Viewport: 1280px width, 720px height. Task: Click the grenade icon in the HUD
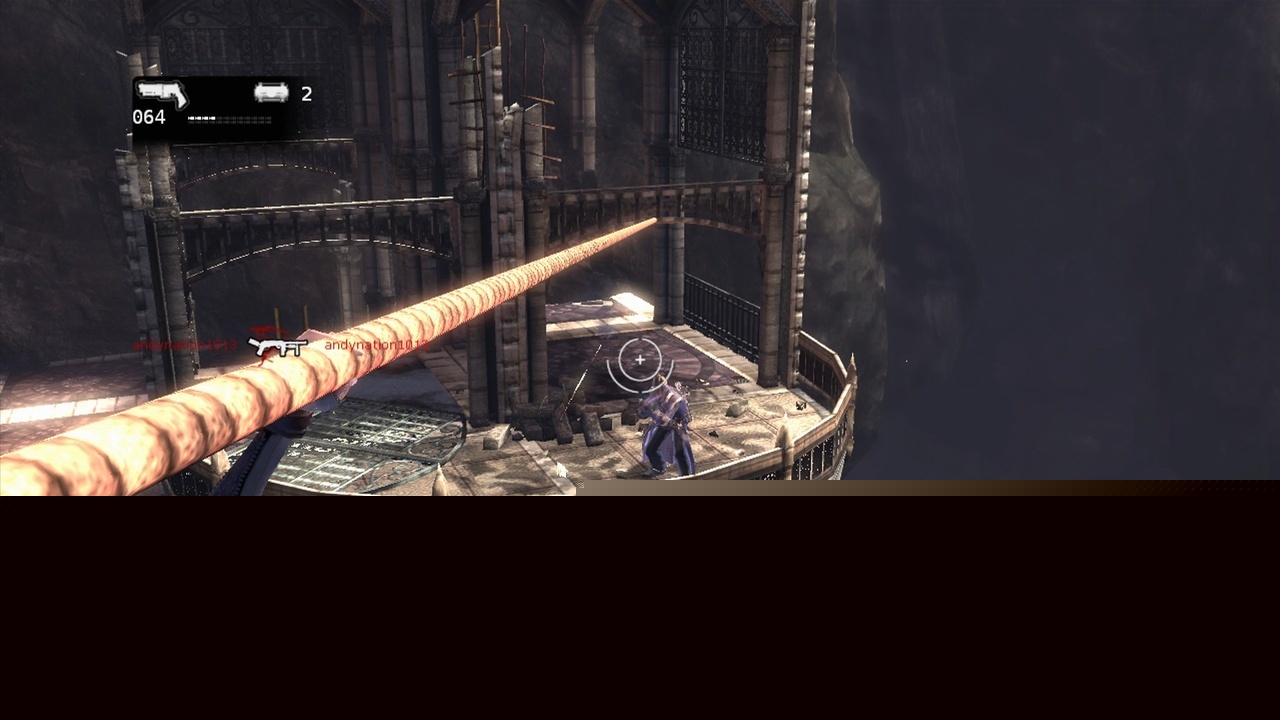coord(271,93)
